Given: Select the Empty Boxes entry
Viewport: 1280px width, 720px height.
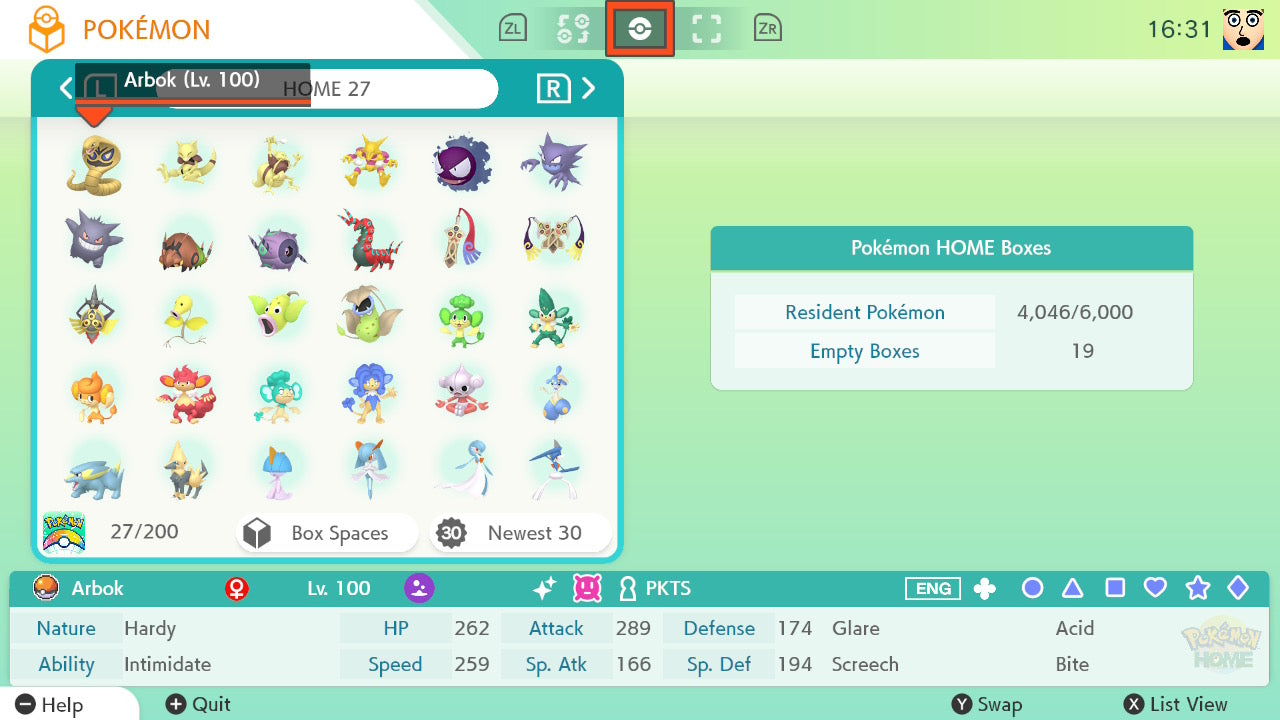Looking at the screenshot, I should coord(864,351).
